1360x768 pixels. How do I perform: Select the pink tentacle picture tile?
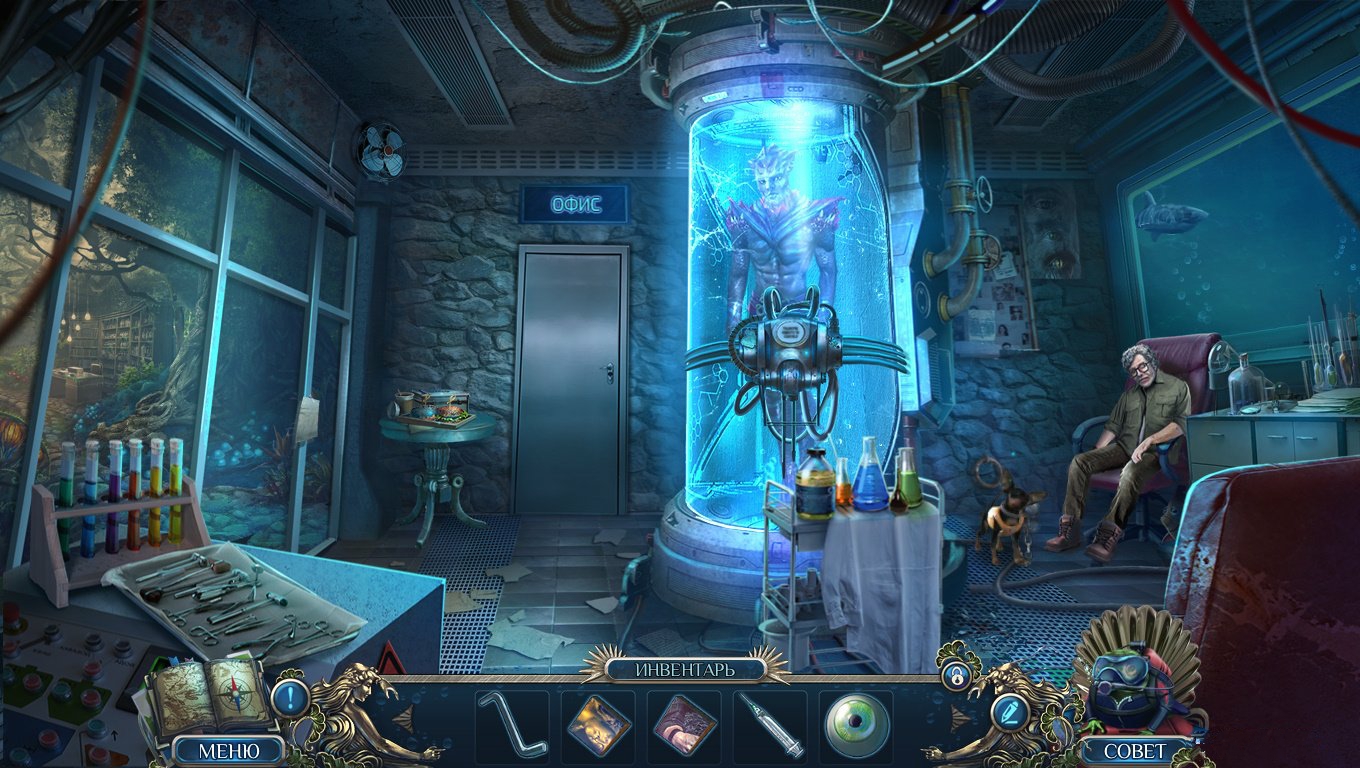684,724
